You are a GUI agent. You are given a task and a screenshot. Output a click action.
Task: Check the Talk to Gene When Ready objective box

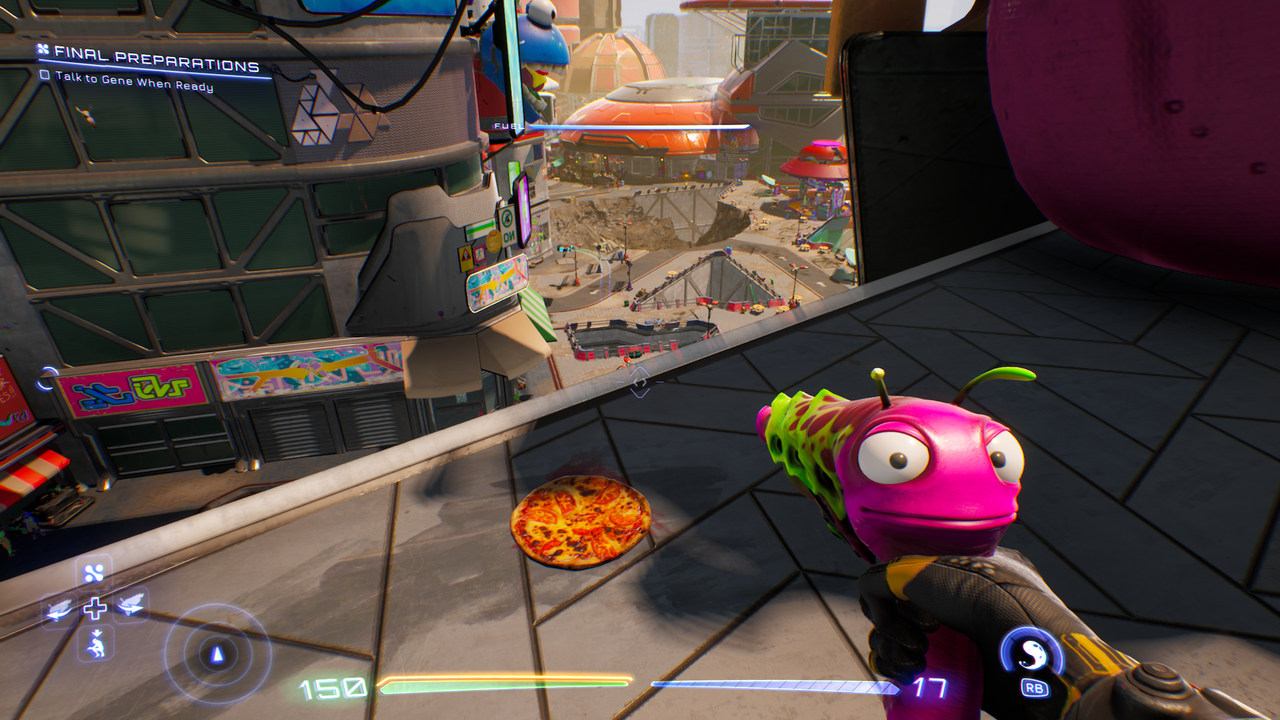(x=44, y=73)
